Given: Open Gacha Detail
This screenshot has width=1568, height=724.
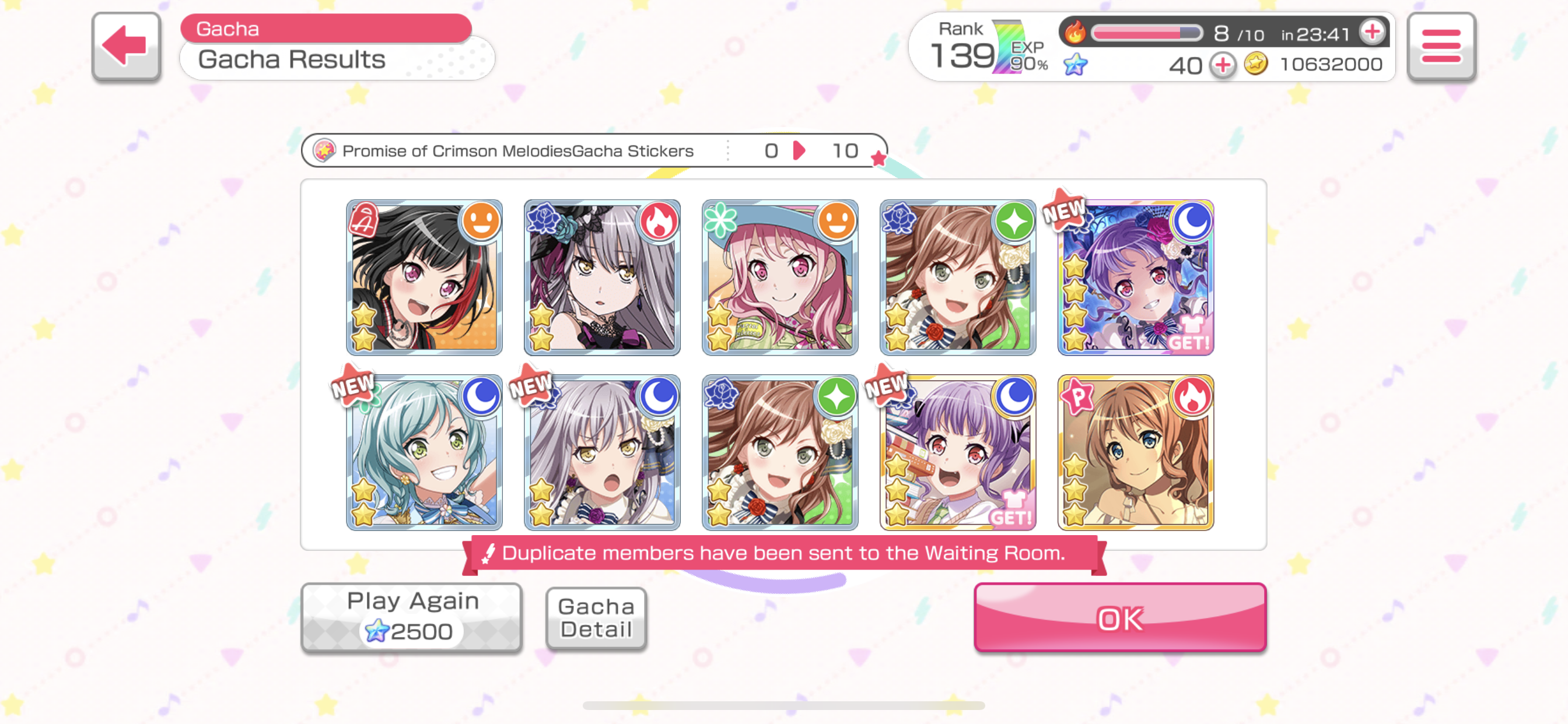Looking at the screenshot, I should click(x=596, y=617).
